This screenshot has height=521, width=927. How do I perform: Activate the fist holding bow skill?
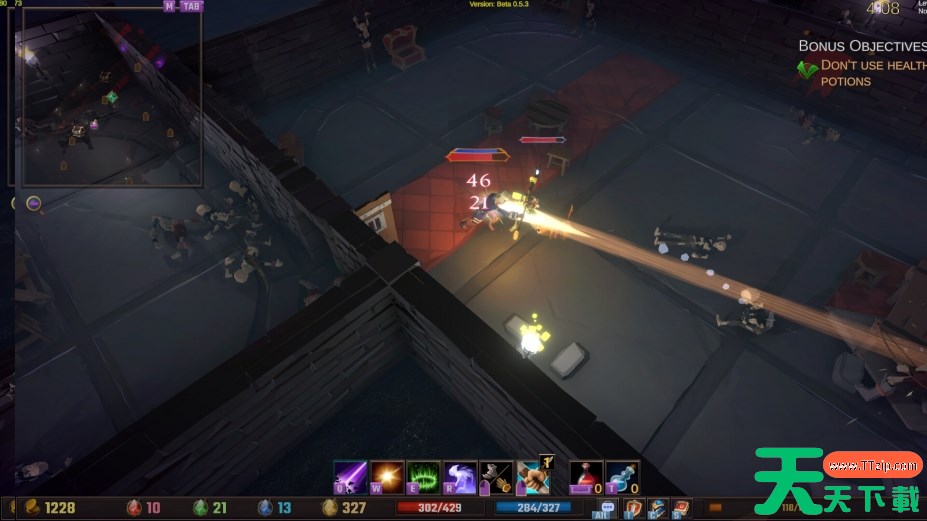click(533, 476)
